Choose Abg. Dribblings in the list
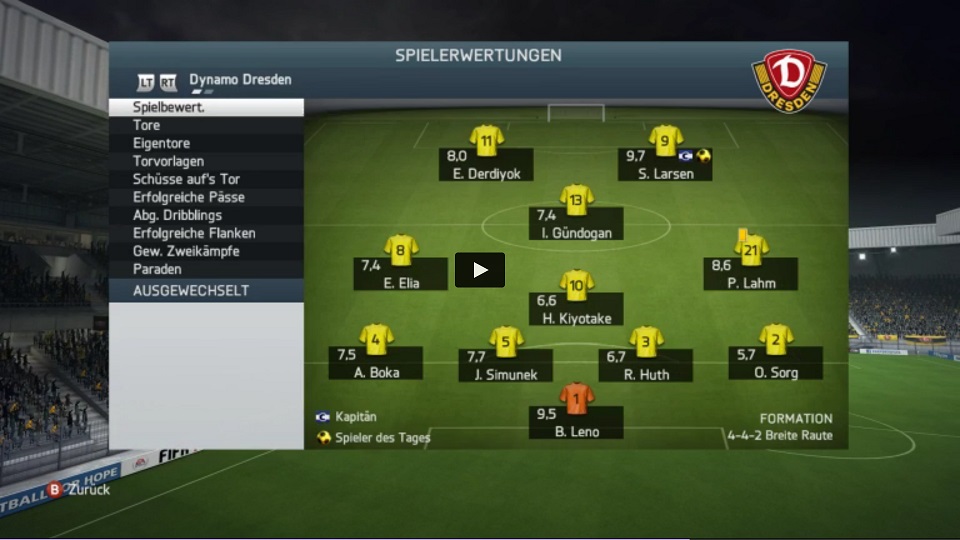Viewport: 960px width, 540px height. (x=205, y=215)
